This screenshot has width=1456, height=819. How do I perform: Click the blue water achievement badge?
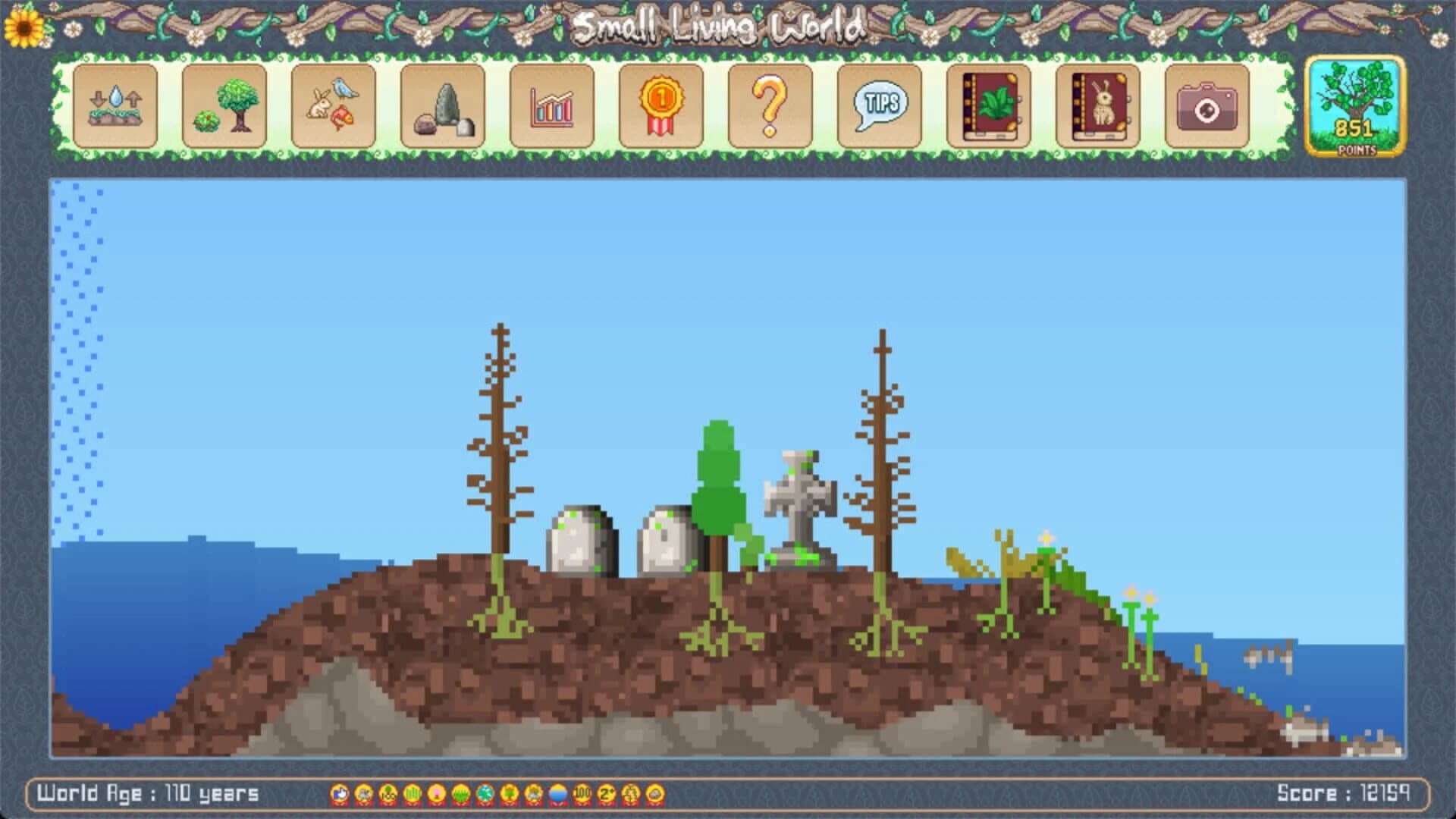pyautogui.click(x=555, y=794)
